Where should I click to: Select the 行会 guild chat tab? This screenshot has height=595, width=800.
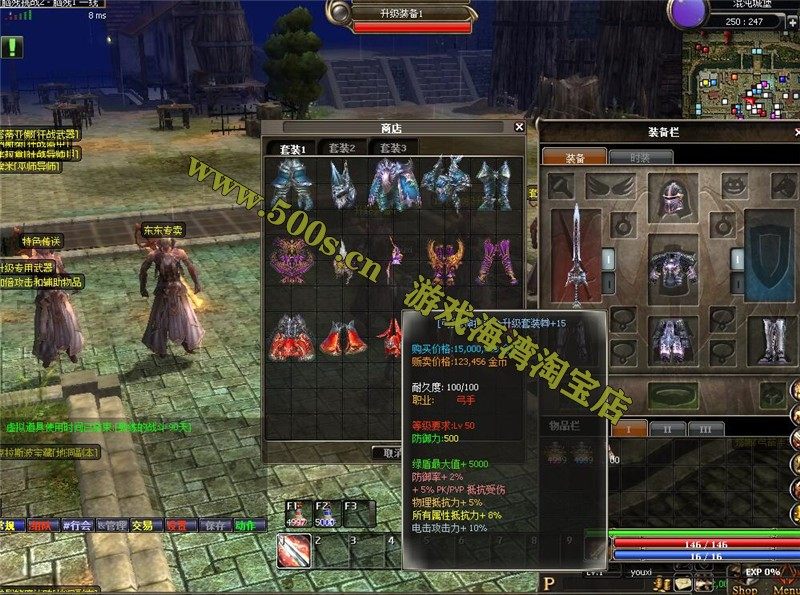point(78,524)
